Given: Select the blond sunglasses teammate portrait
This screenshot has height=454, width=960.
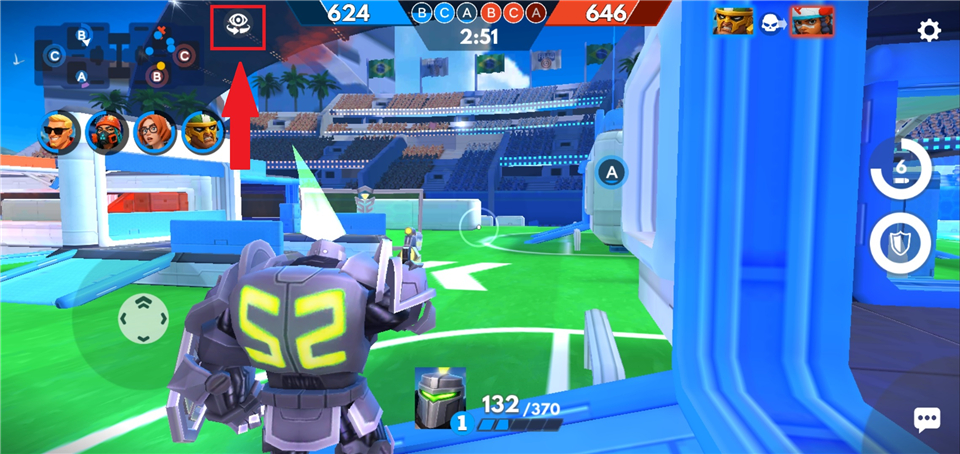Looking at the screenshot, I should click(x=58, y=131).
